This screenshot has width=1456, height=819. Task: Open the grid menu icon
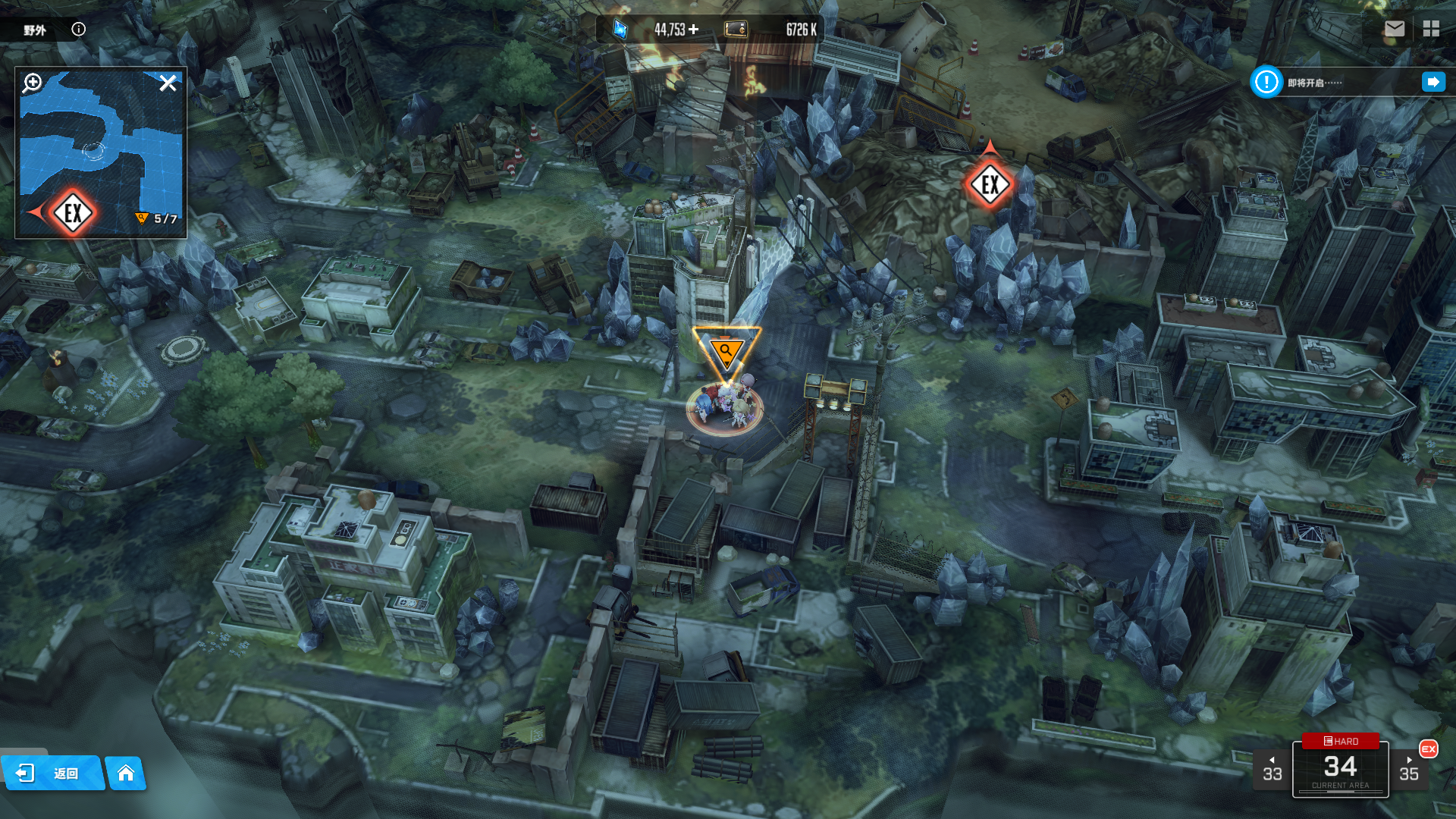coord(1431,29)
